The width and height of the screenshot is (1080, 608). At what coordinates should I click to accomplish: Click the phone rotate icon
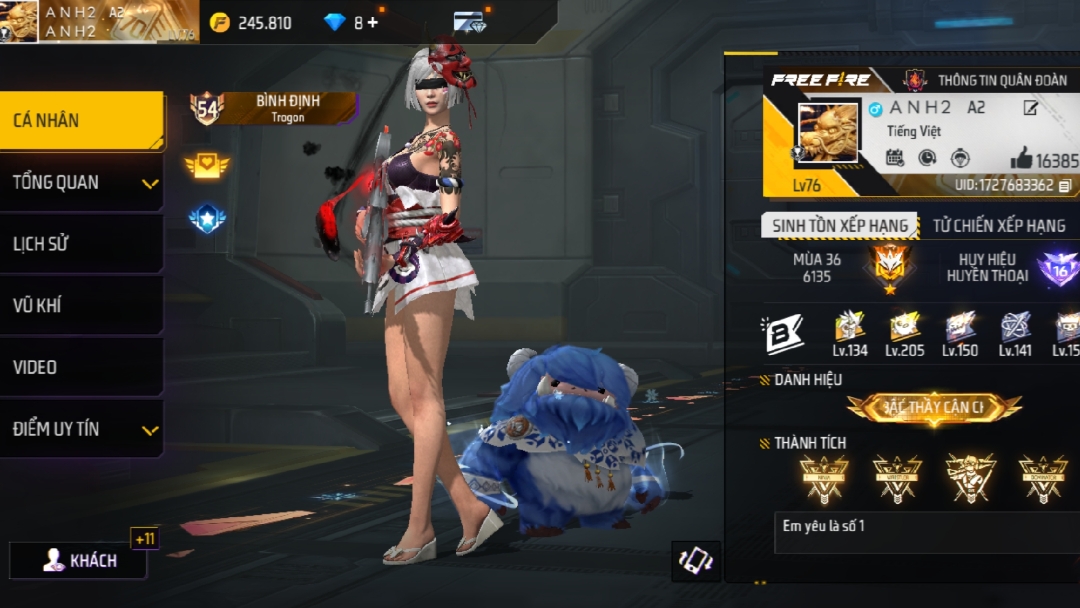coord(695,560)
